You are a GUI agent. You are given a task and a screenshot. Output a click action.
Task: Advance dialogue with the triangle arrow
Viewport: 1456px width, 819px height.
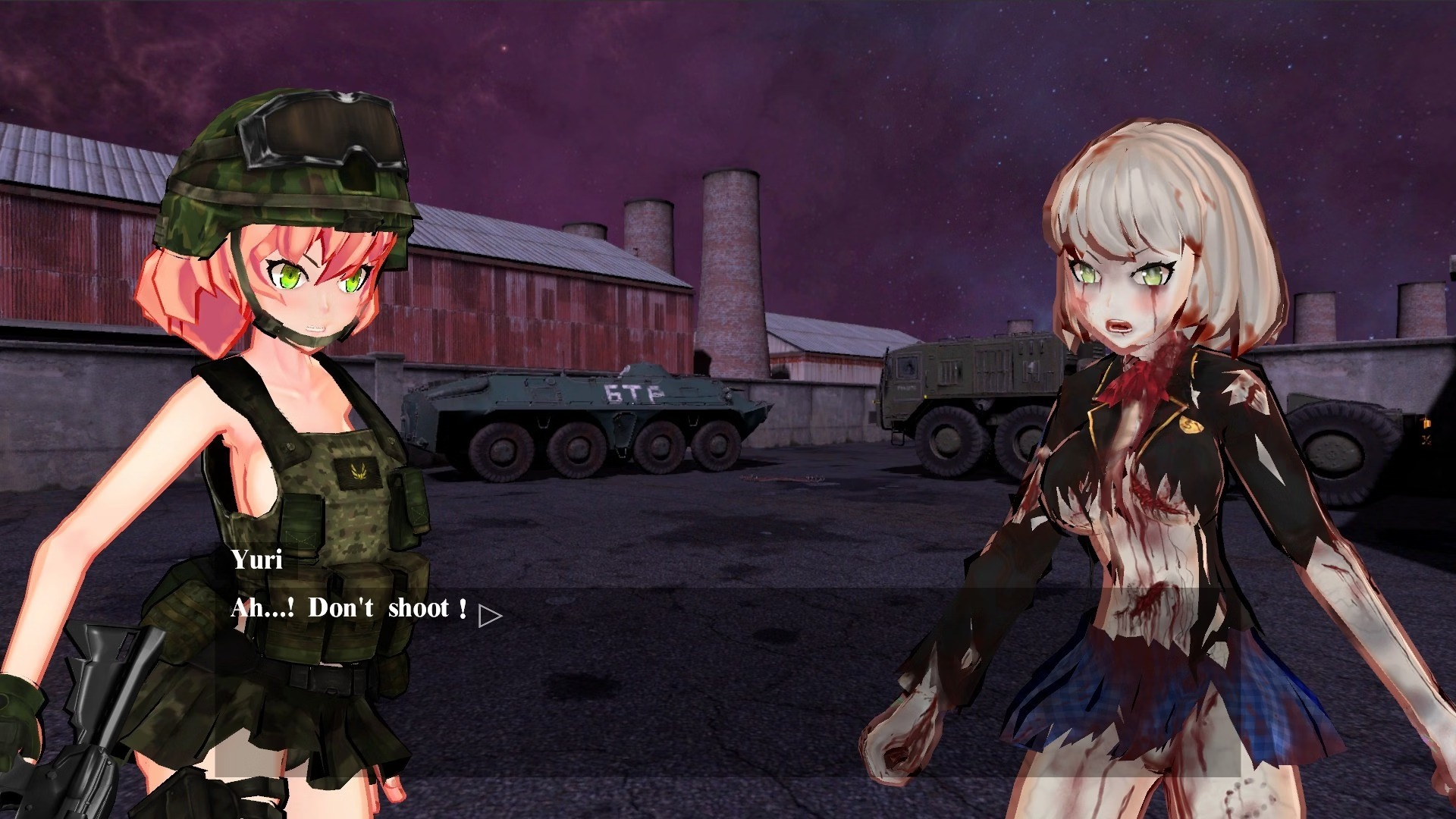pyautogui.click(x=489, y=616)
